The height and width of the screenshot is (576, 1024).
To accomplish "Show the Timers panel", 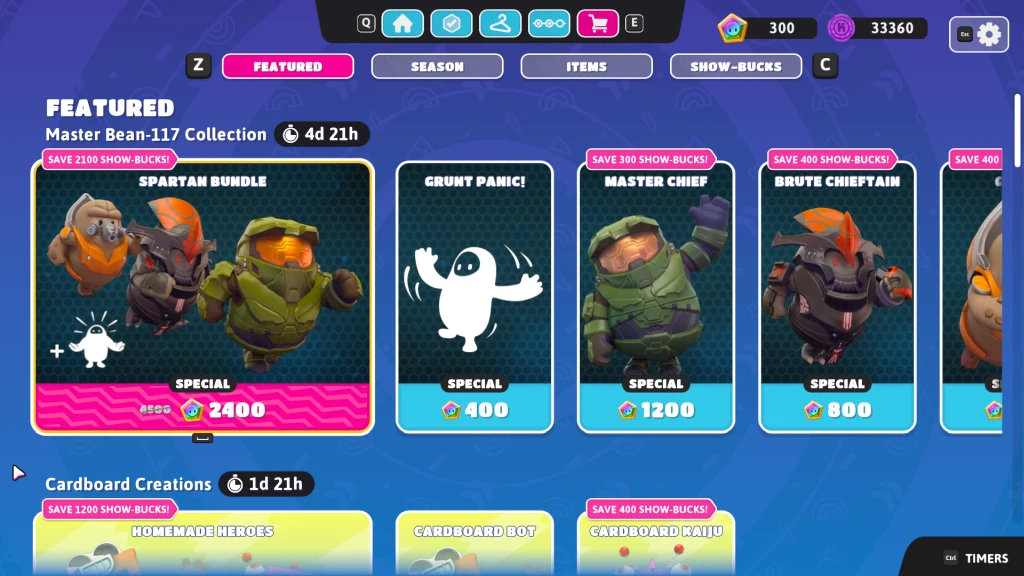I will click(x=975, y=558).
